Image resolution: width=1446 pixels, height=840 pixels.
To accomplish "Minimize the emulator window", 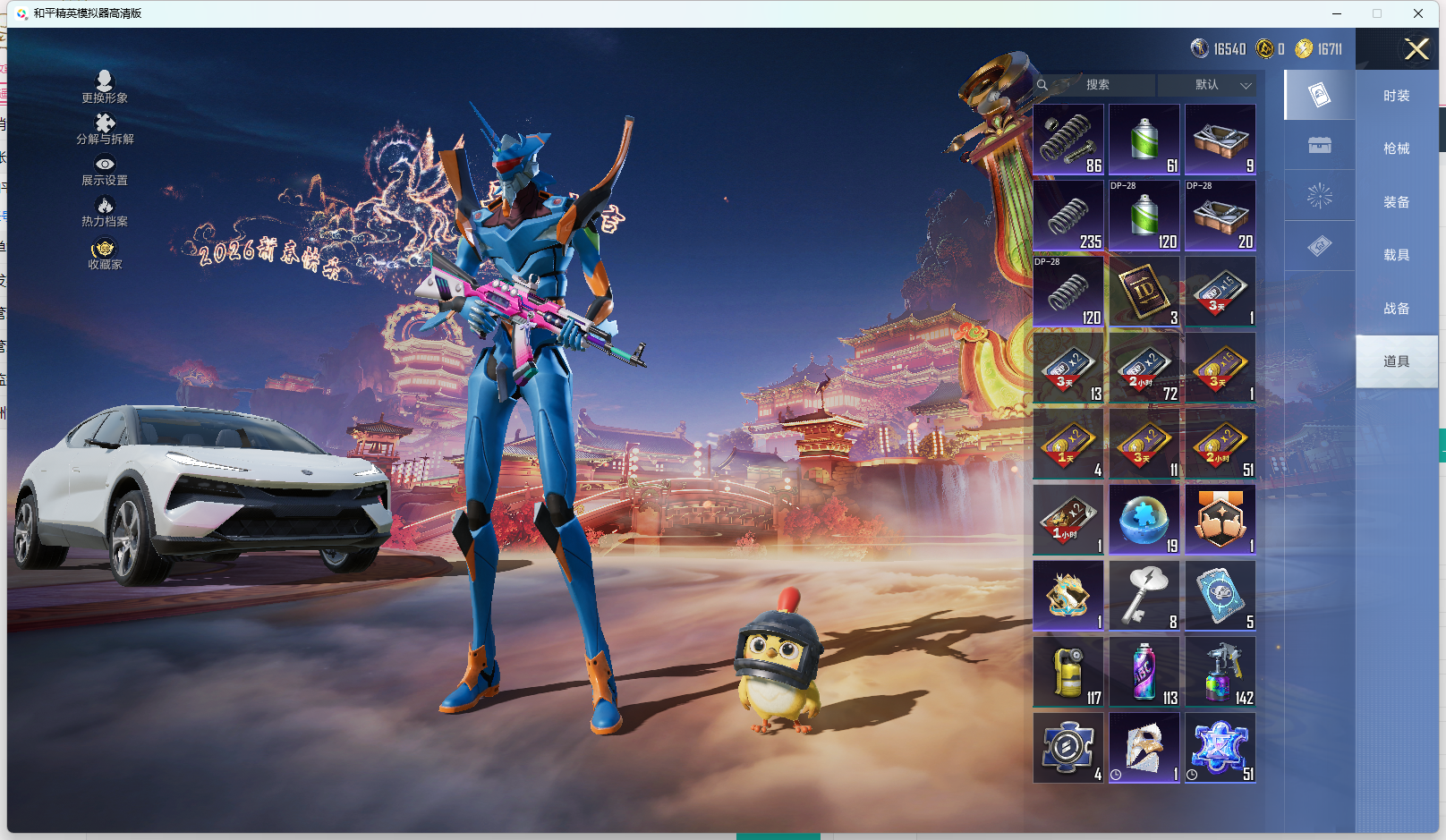I will point(1337,13).
